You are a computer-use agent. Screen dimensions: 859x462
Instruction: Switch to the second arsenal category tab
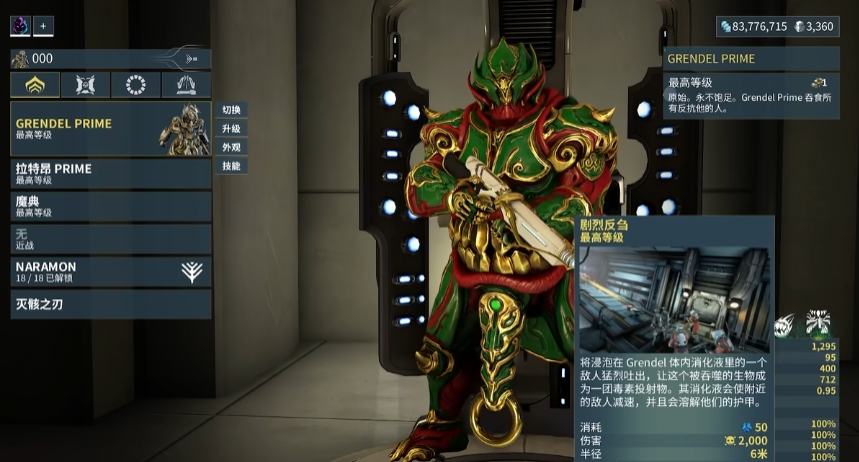(85, 85)
